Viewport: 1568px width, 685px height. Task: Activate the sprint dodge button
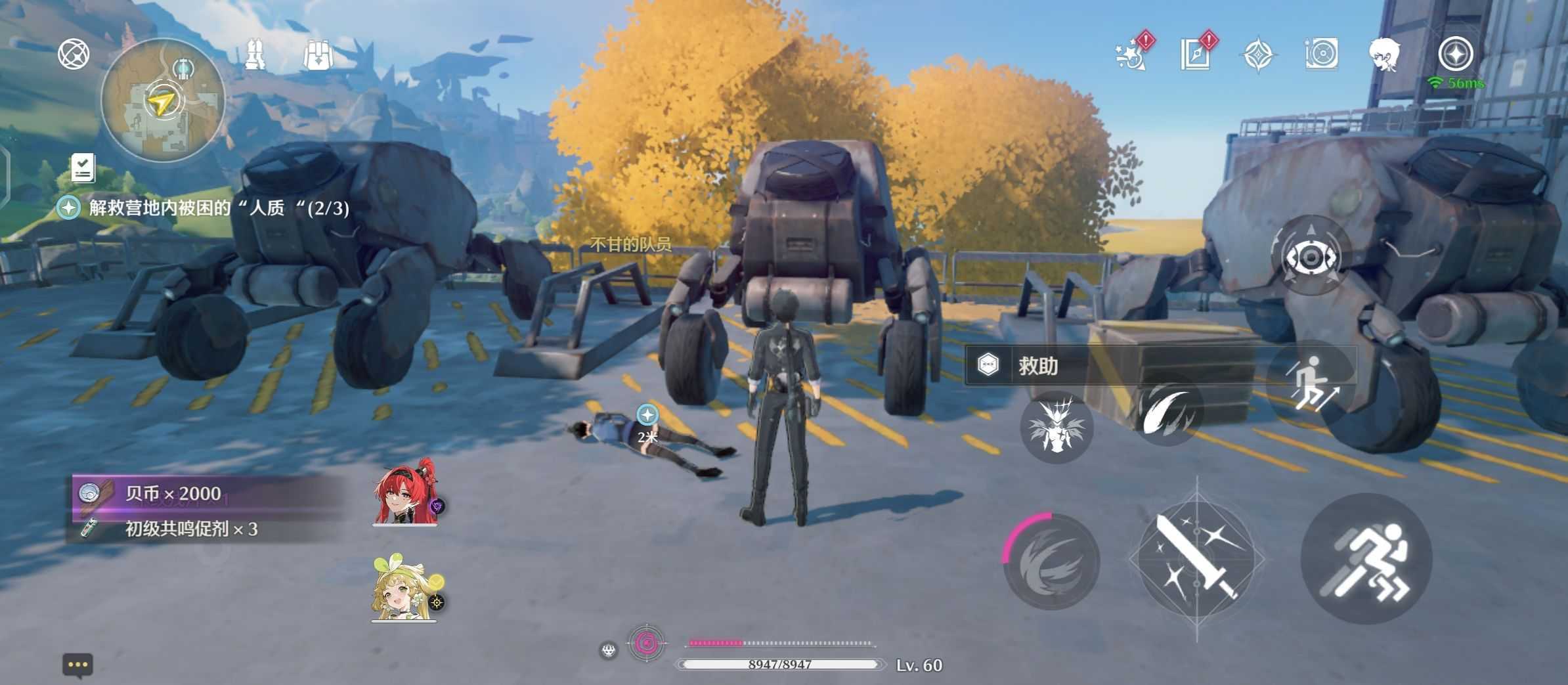click(1366, 558)
